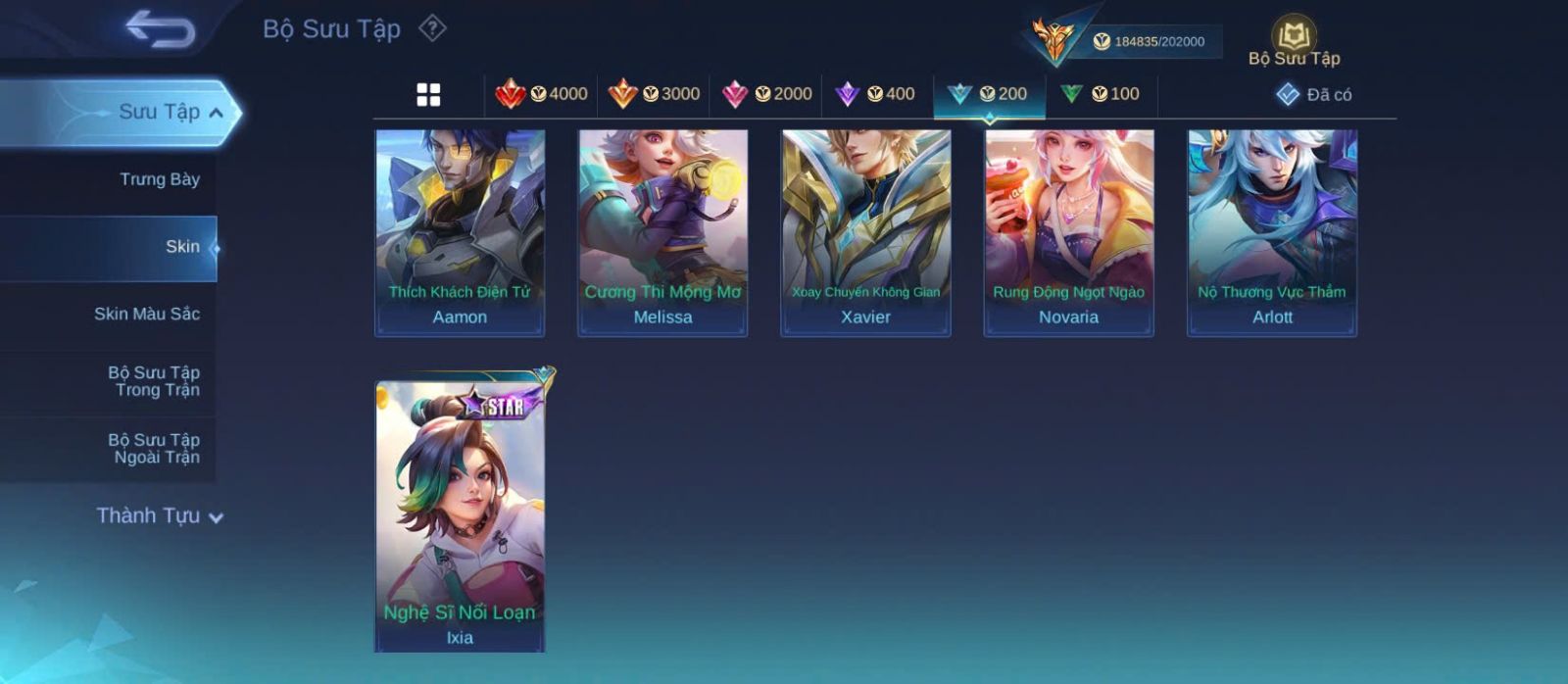Switch to the 3000 points tier tab

point(654,94)
